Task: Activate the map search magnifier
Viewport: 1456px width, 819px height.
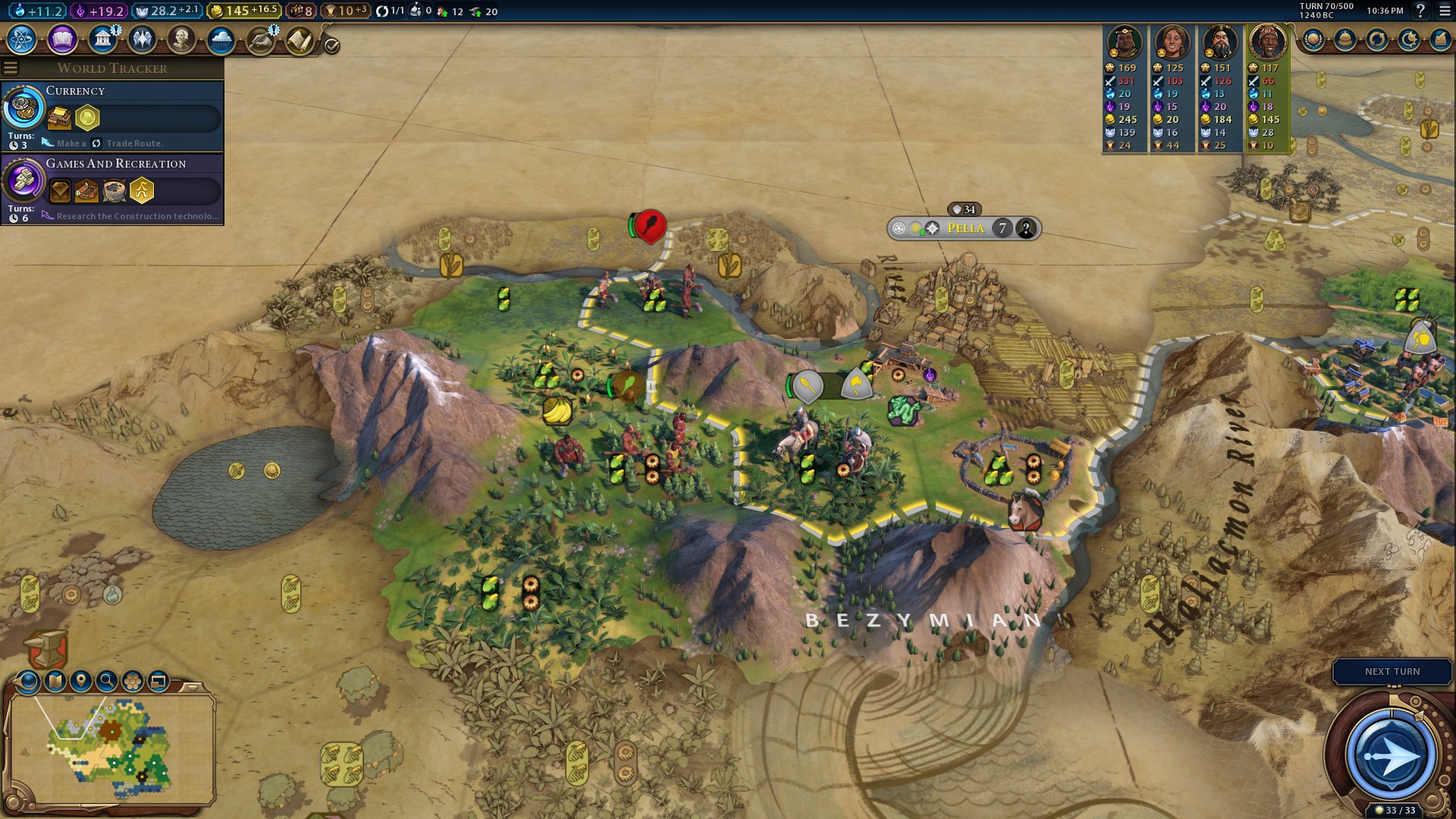Action: pyautogui.click(x=107, y=681)
